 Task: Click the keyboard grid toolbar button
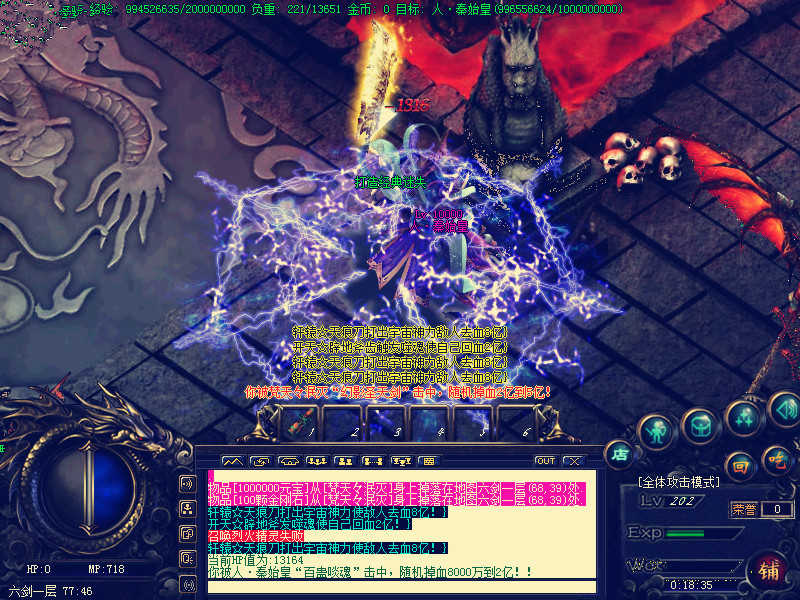(428, 461)
